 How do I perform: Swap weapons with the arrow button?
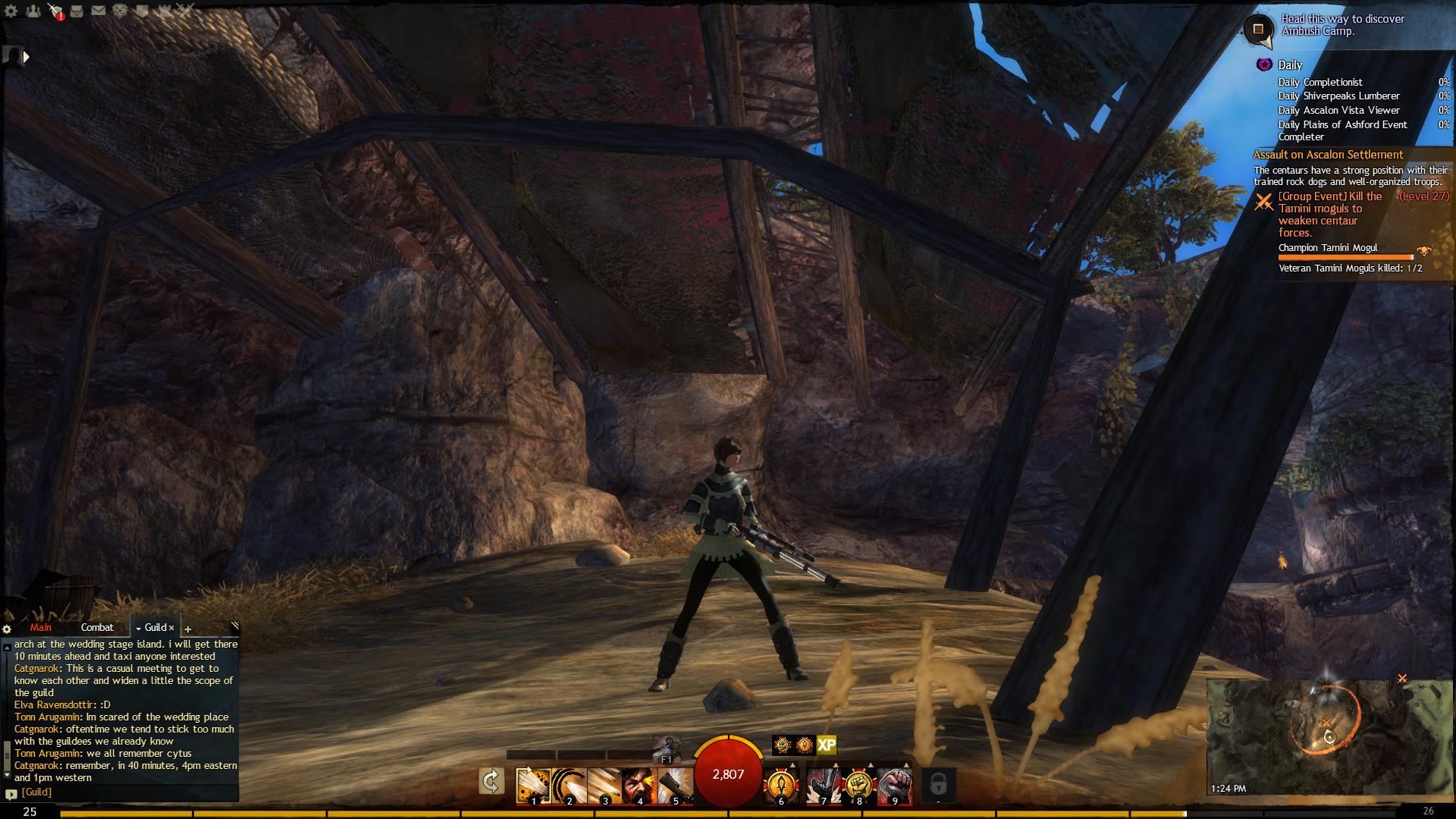(491, 781)
